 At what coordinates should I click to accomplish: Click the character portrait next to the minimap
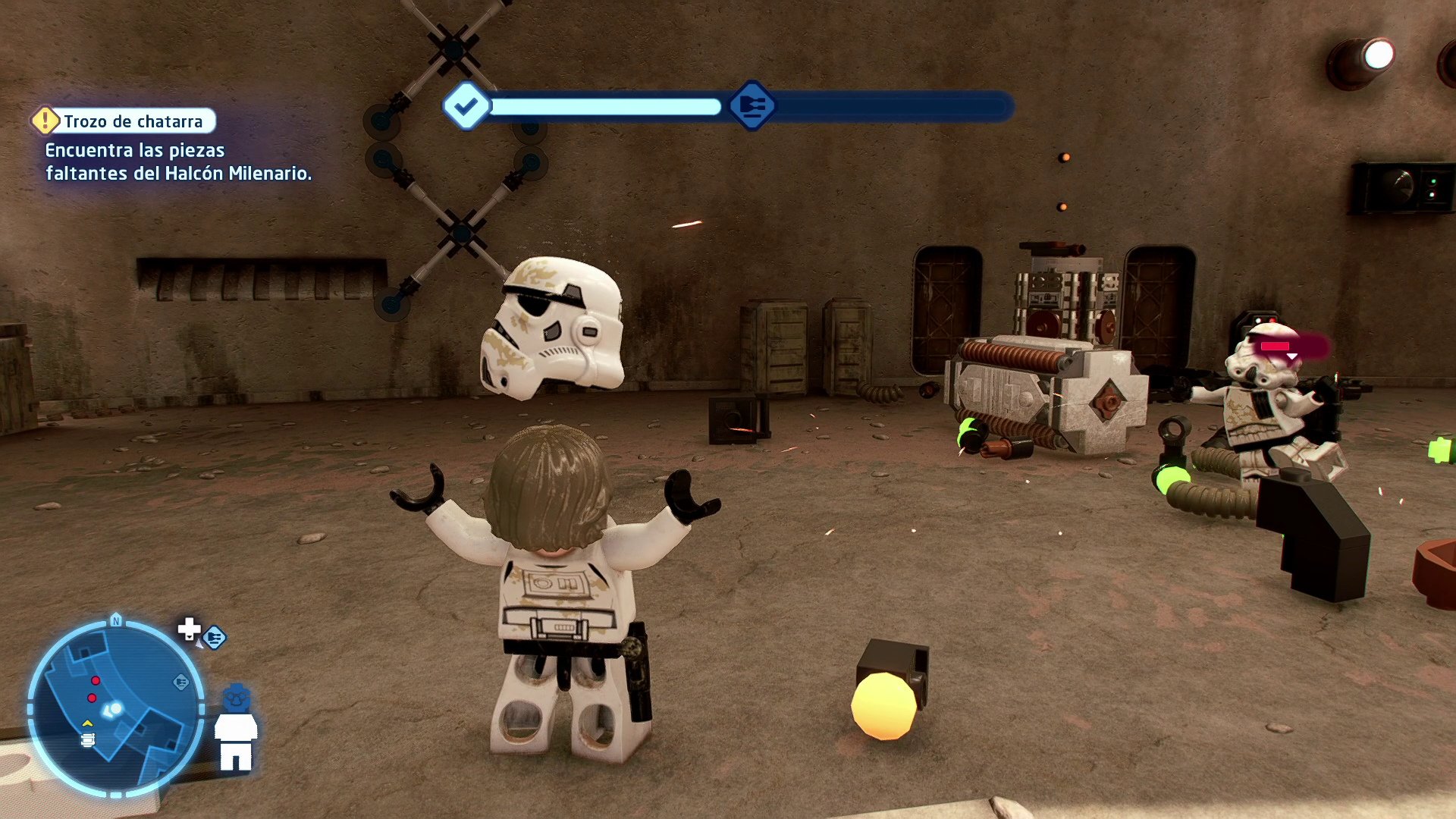coord(237,724)
